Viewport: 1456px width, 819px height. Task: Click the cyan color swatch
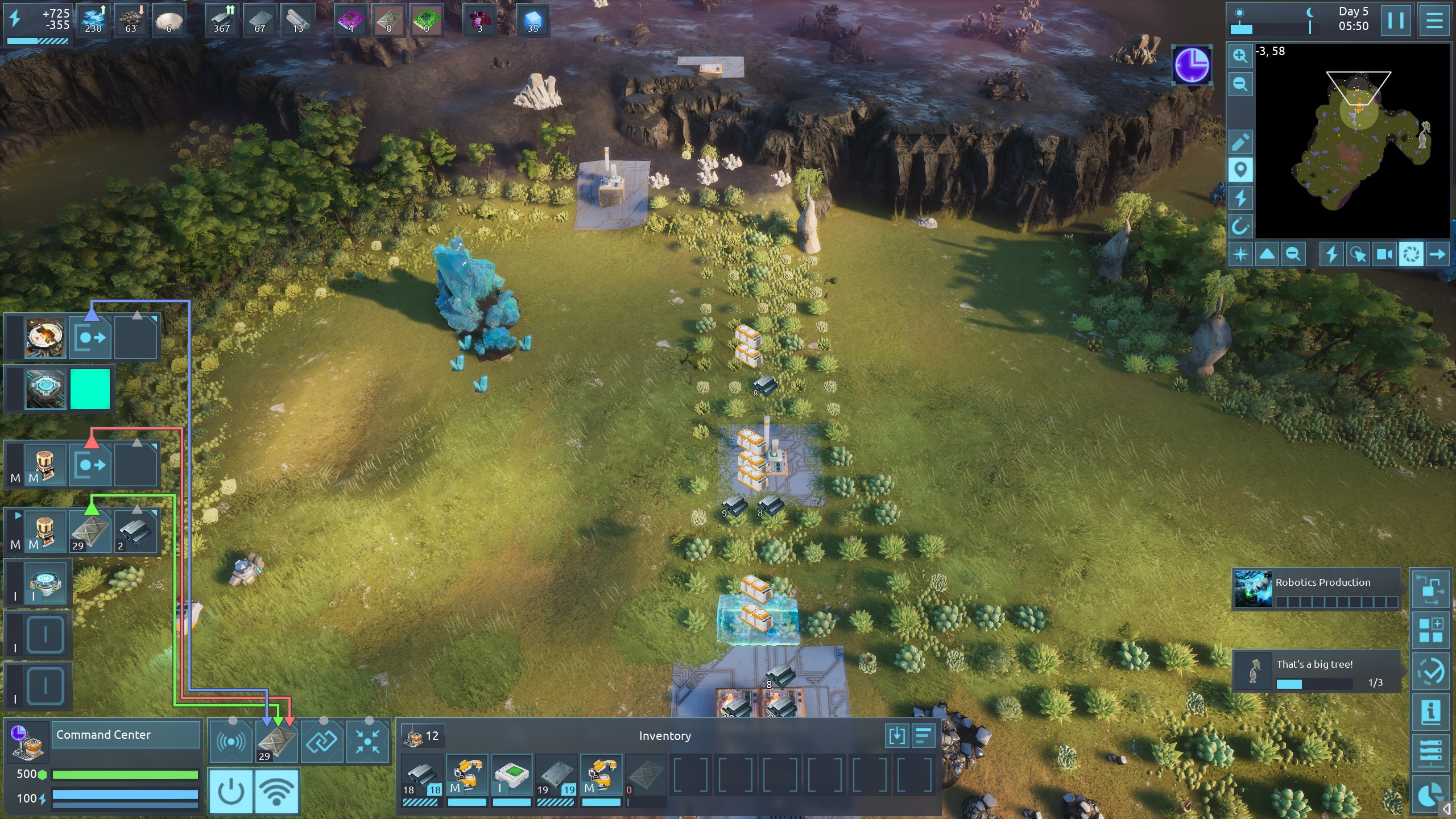tap(90, 389)
